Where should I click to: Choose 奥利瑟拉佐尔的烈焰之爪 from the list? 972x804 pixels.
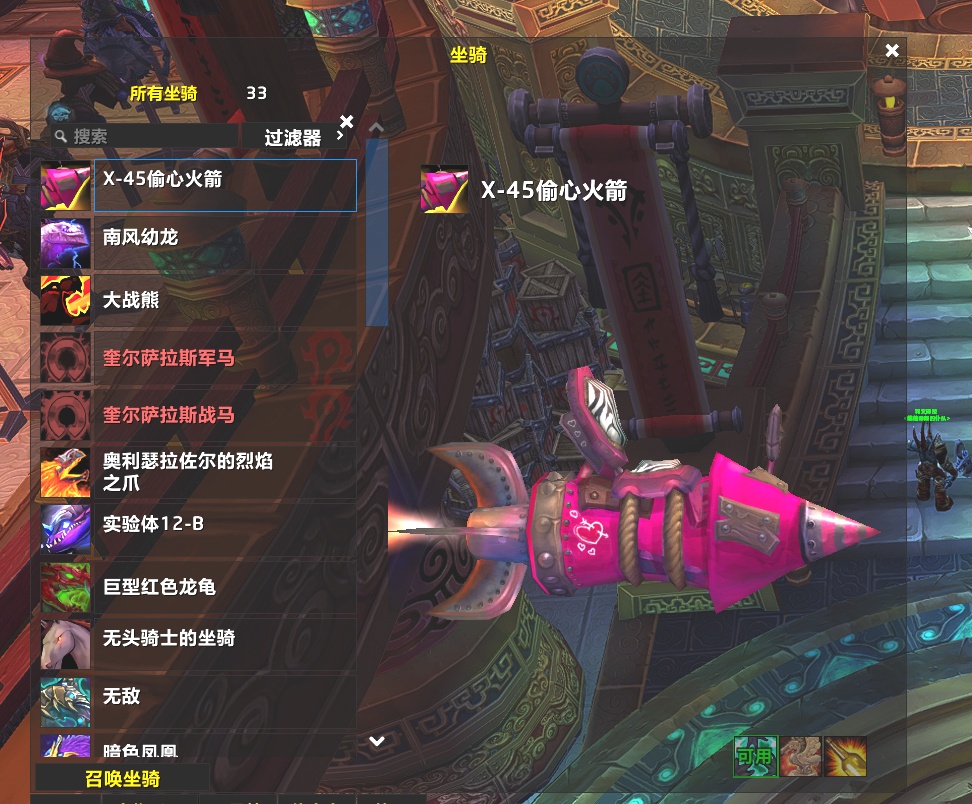tap(224, 472)
